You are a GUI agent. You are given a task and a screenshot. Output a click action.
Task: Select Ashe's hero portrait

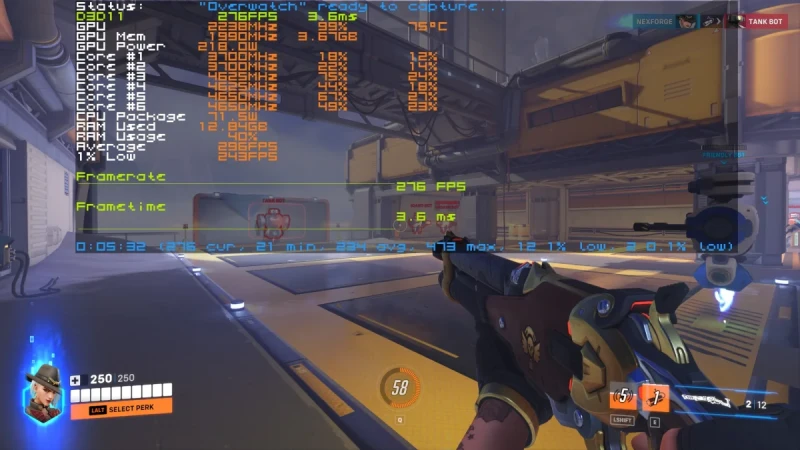[43, 391]
